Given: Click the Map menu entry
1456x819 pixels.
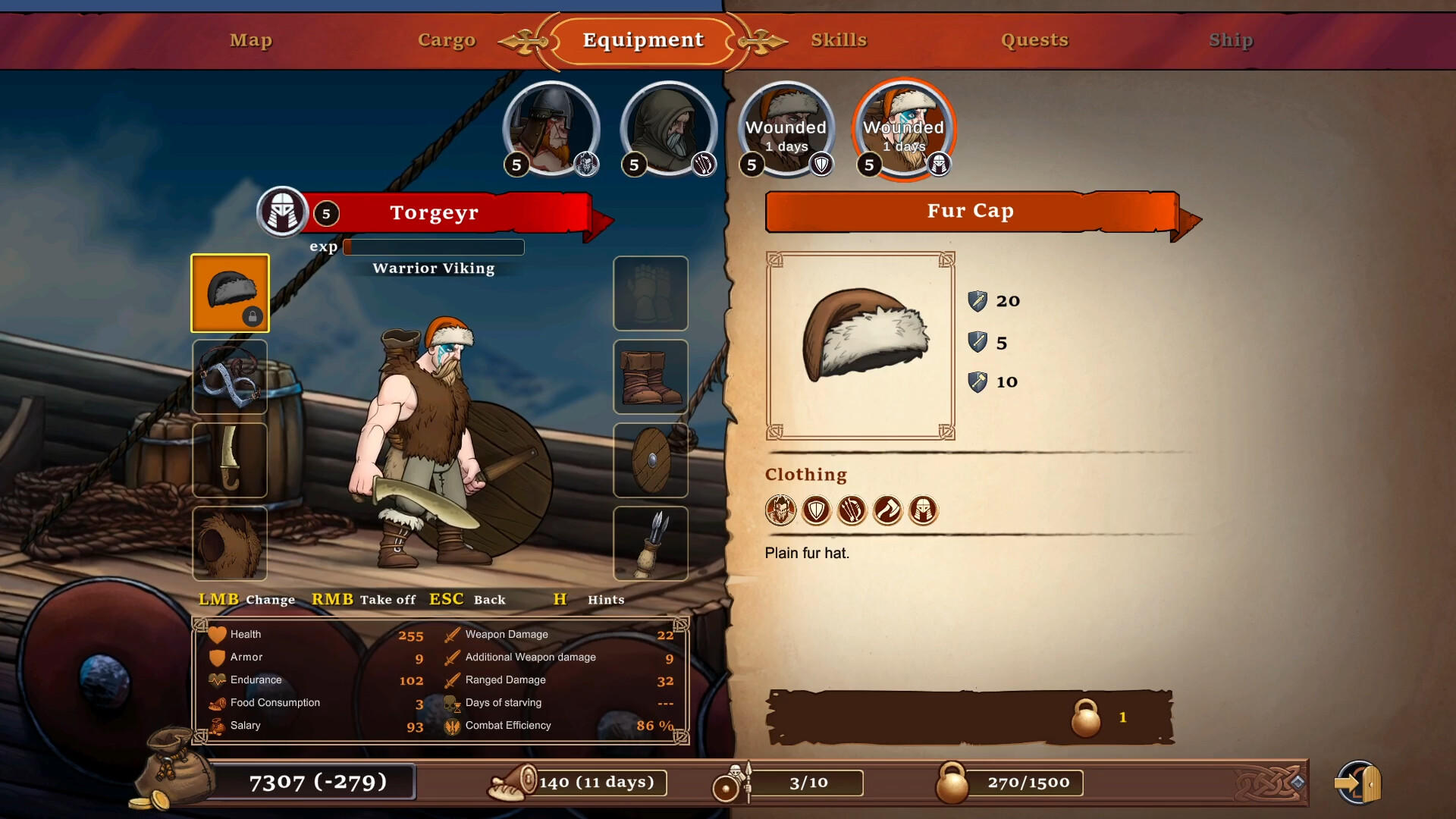Looking at the screenshot, I should coord(250,40).
